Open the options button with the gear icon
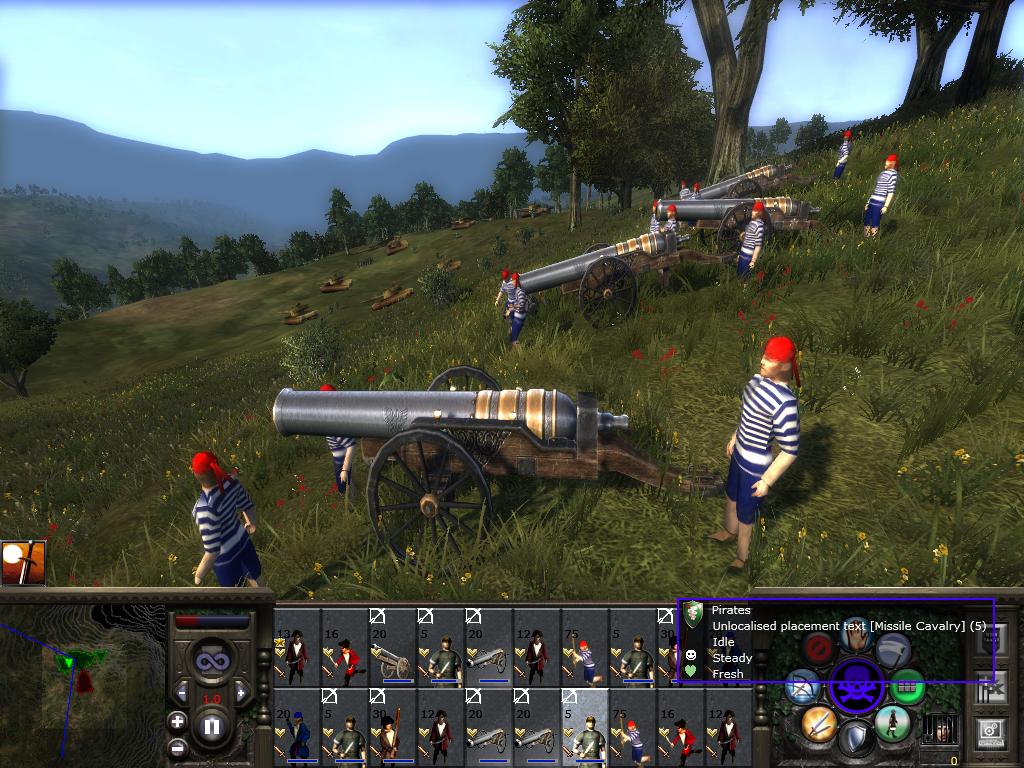This screenshot has width=1024, height=768. pyautogui.click(x=991, y=732)
